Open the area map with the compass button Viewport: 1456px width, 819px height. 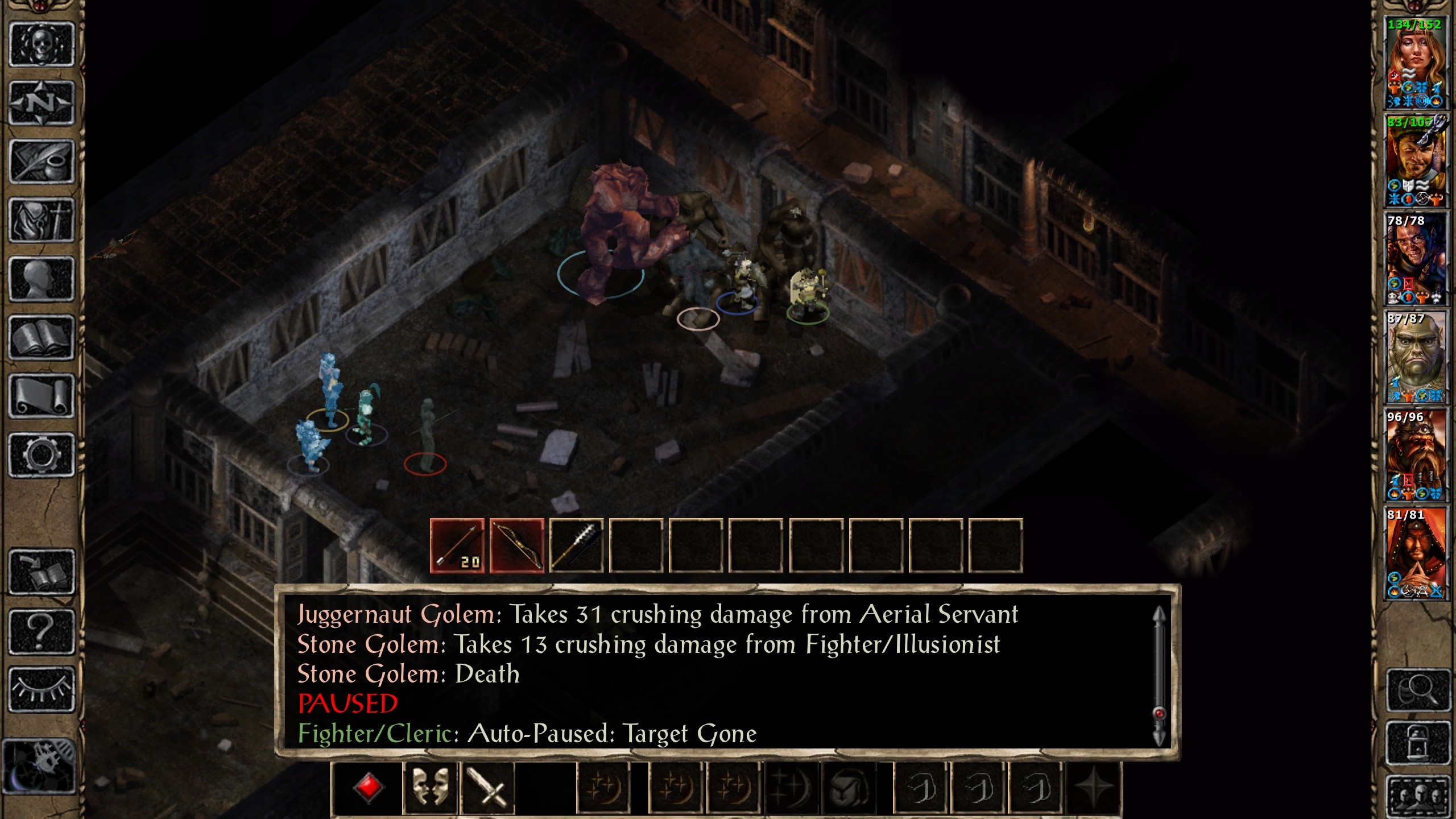tap(42, 104)
